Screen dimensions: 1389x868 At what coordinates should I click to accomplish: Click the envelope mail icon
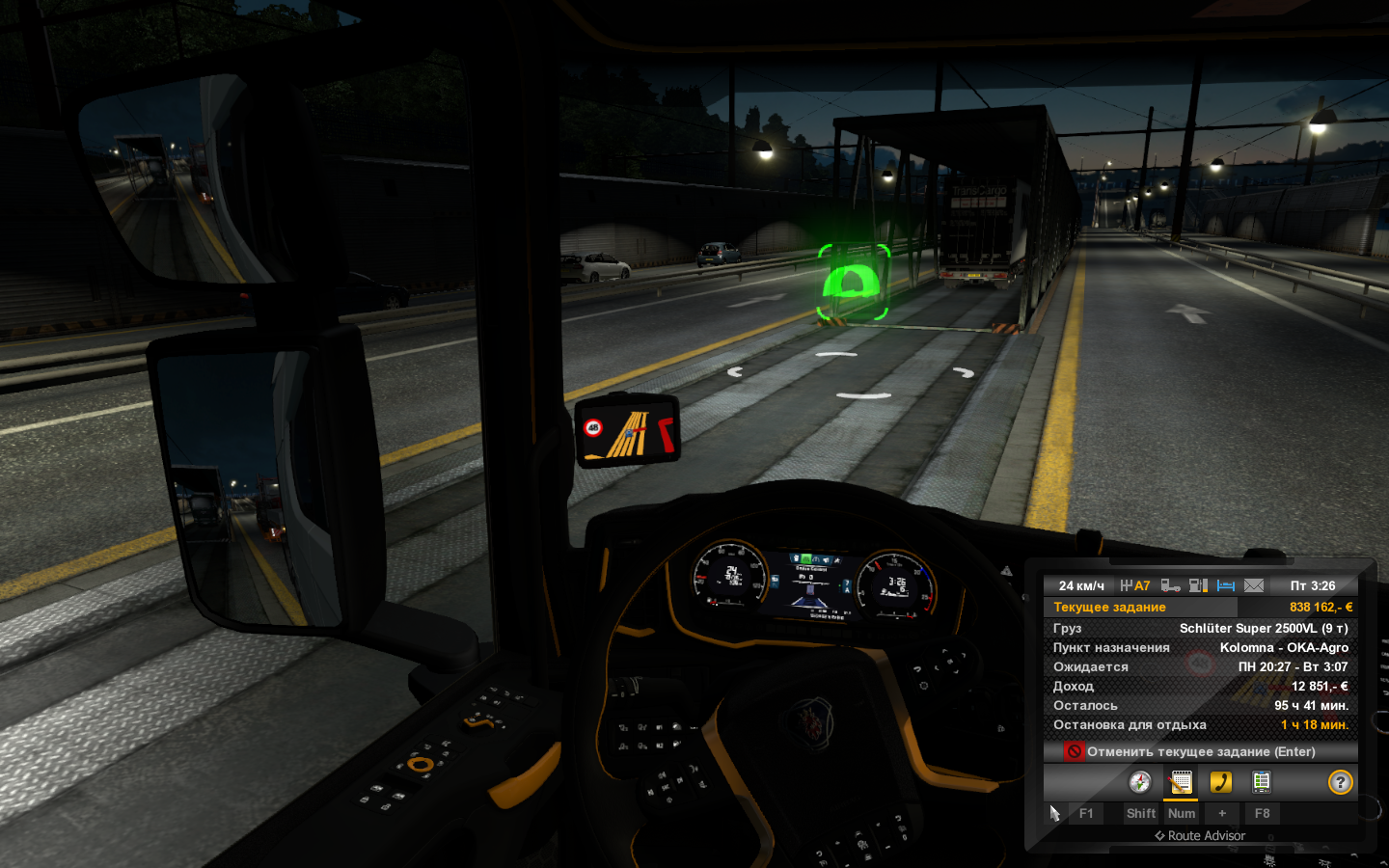(1254, 585)
